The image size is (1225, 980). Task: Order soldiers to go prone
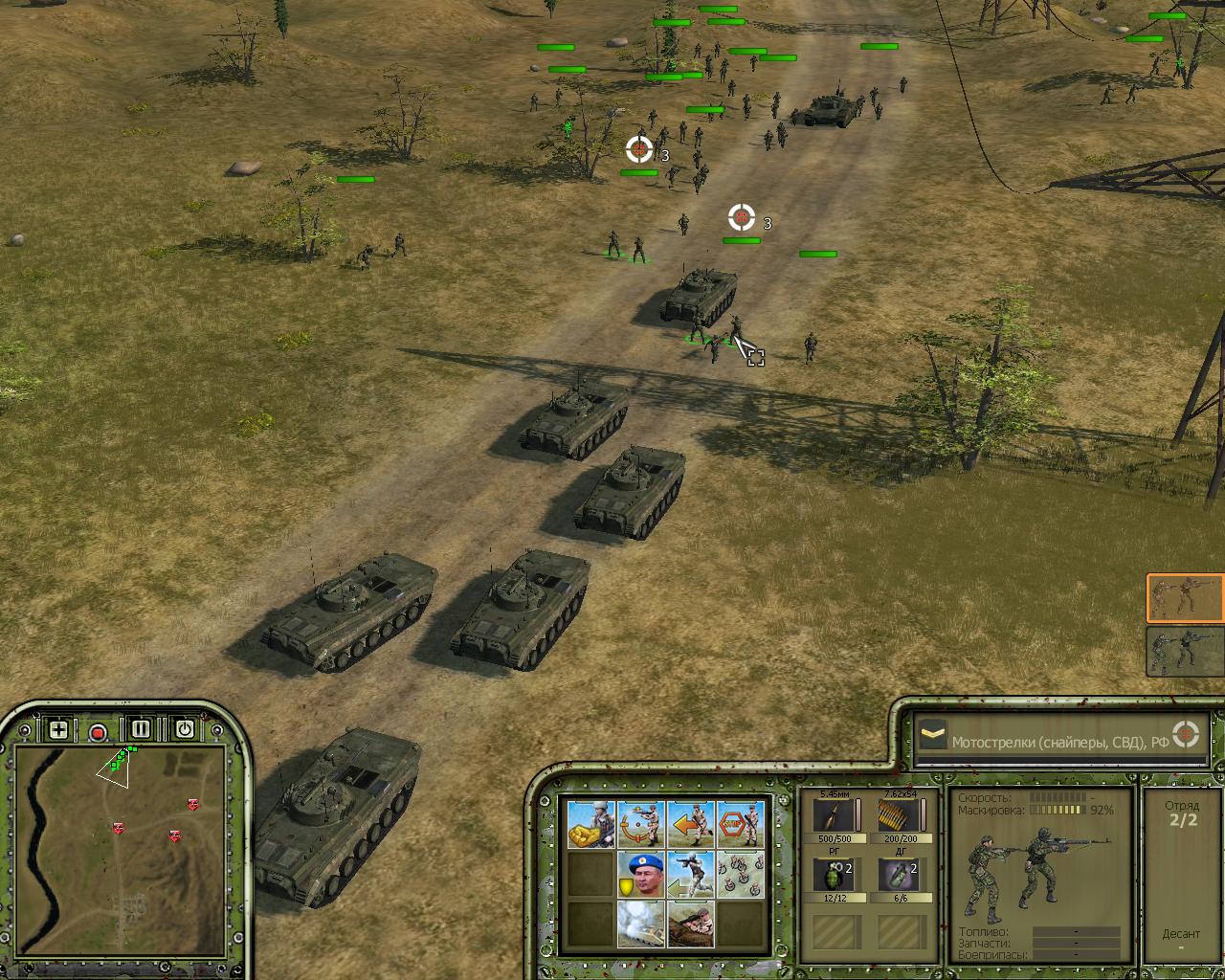(691, 924)
